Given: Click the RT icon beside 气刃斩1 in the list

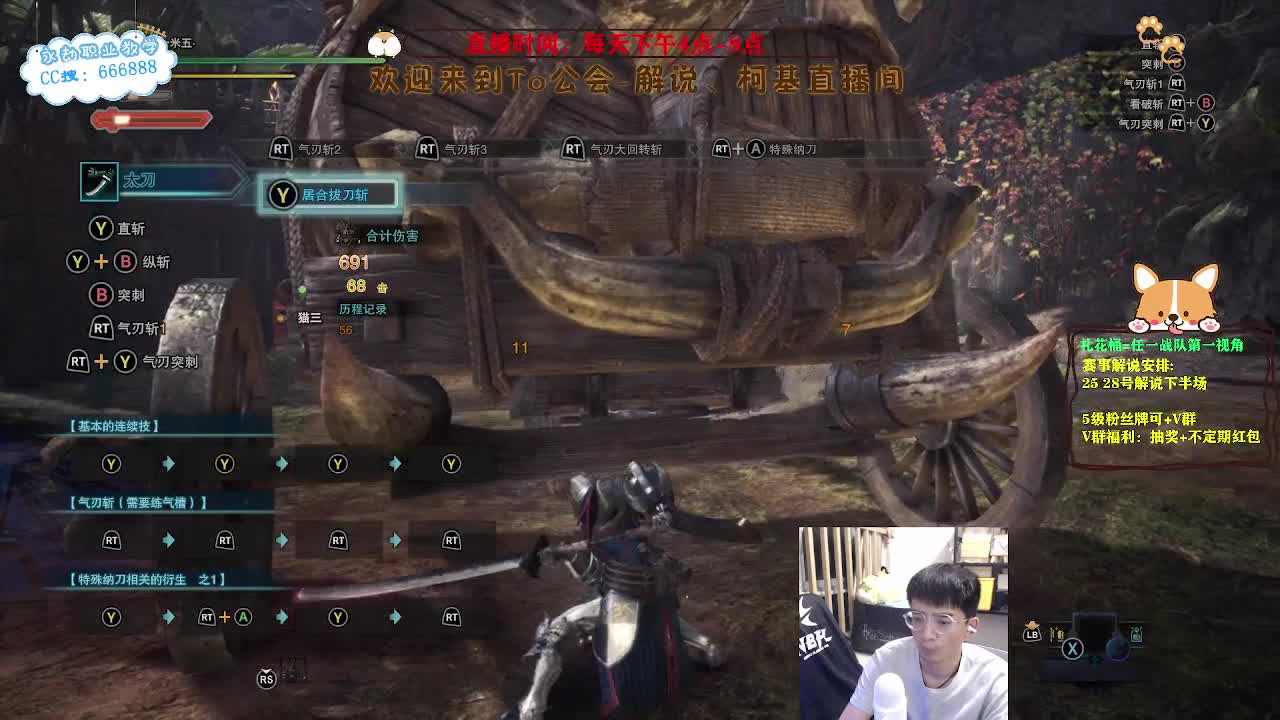Looking at the screenshot, I should [102, 328].
